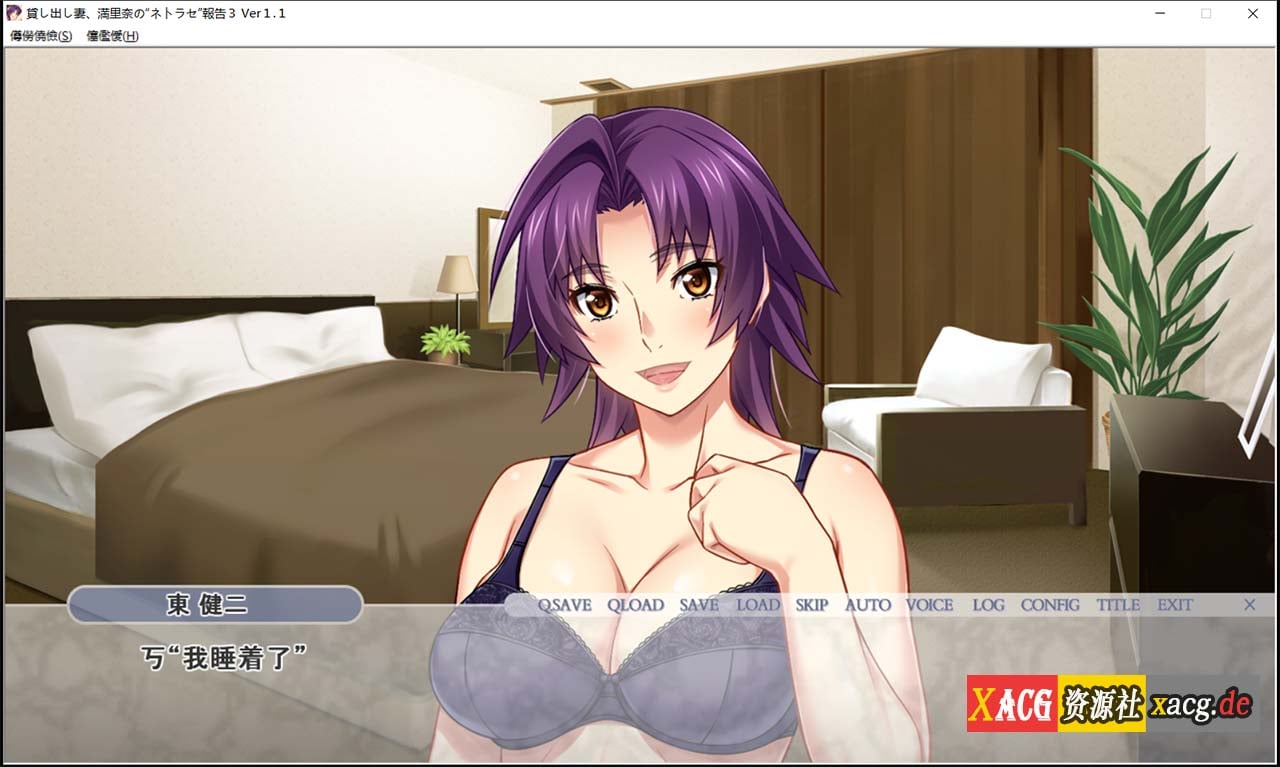Hide the dialogue box with the X

click(1249, 605)
